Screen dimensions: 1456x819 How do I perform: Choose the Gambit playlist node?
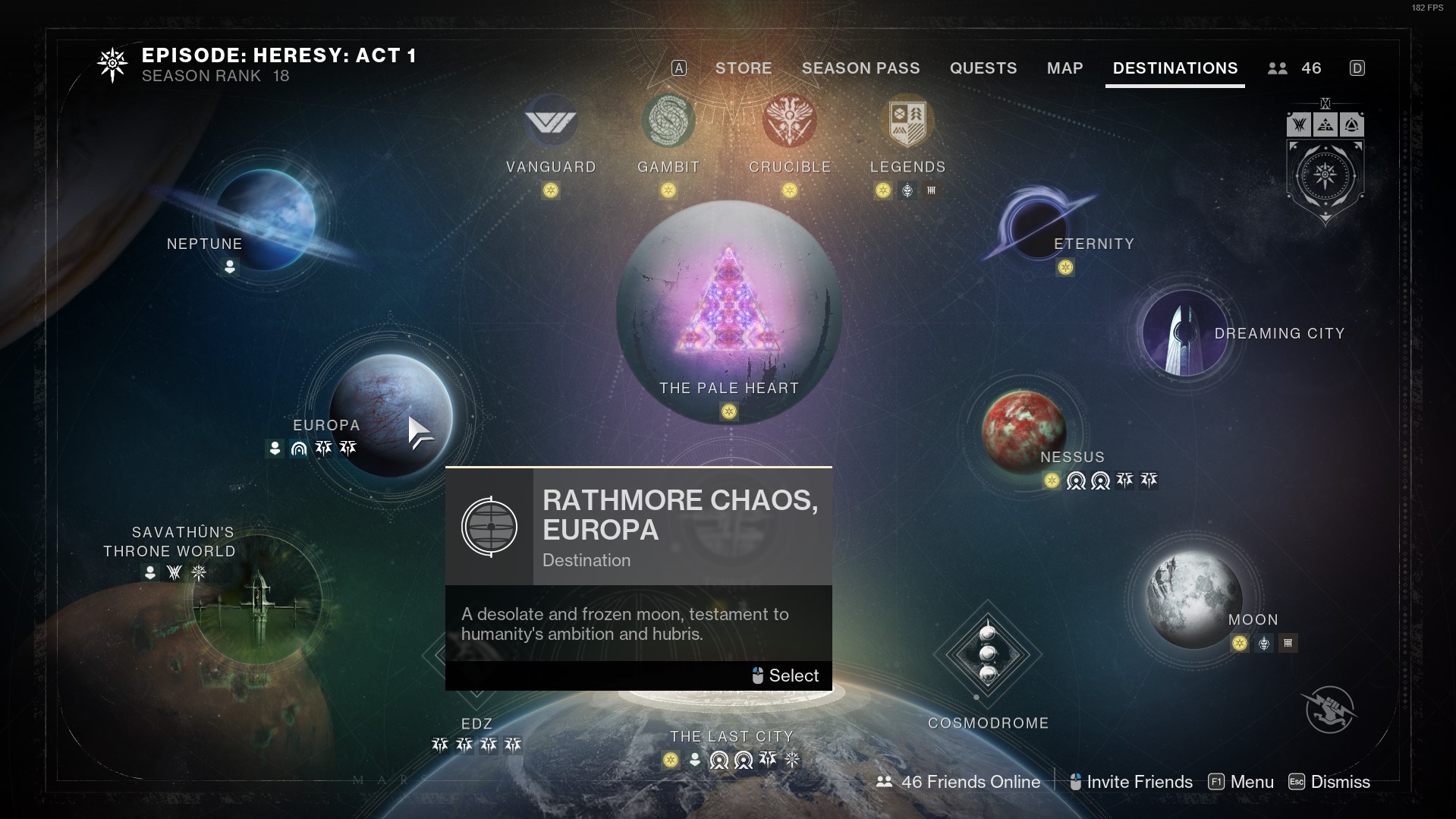coord(668,121)
